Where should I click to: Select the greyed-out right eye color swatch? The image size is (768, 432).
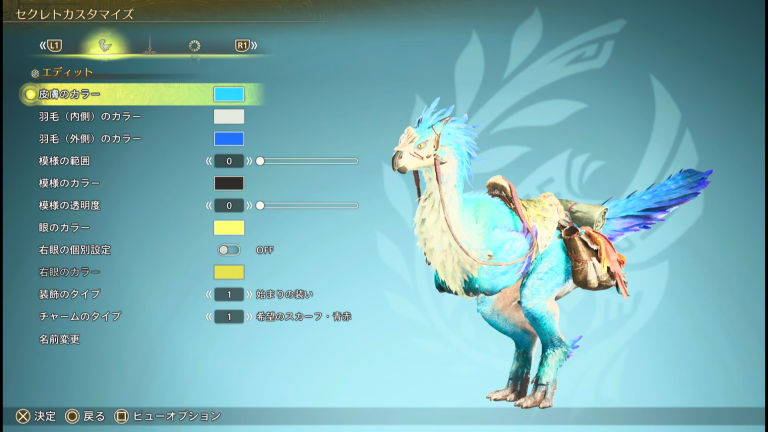[x=228, y=272]
